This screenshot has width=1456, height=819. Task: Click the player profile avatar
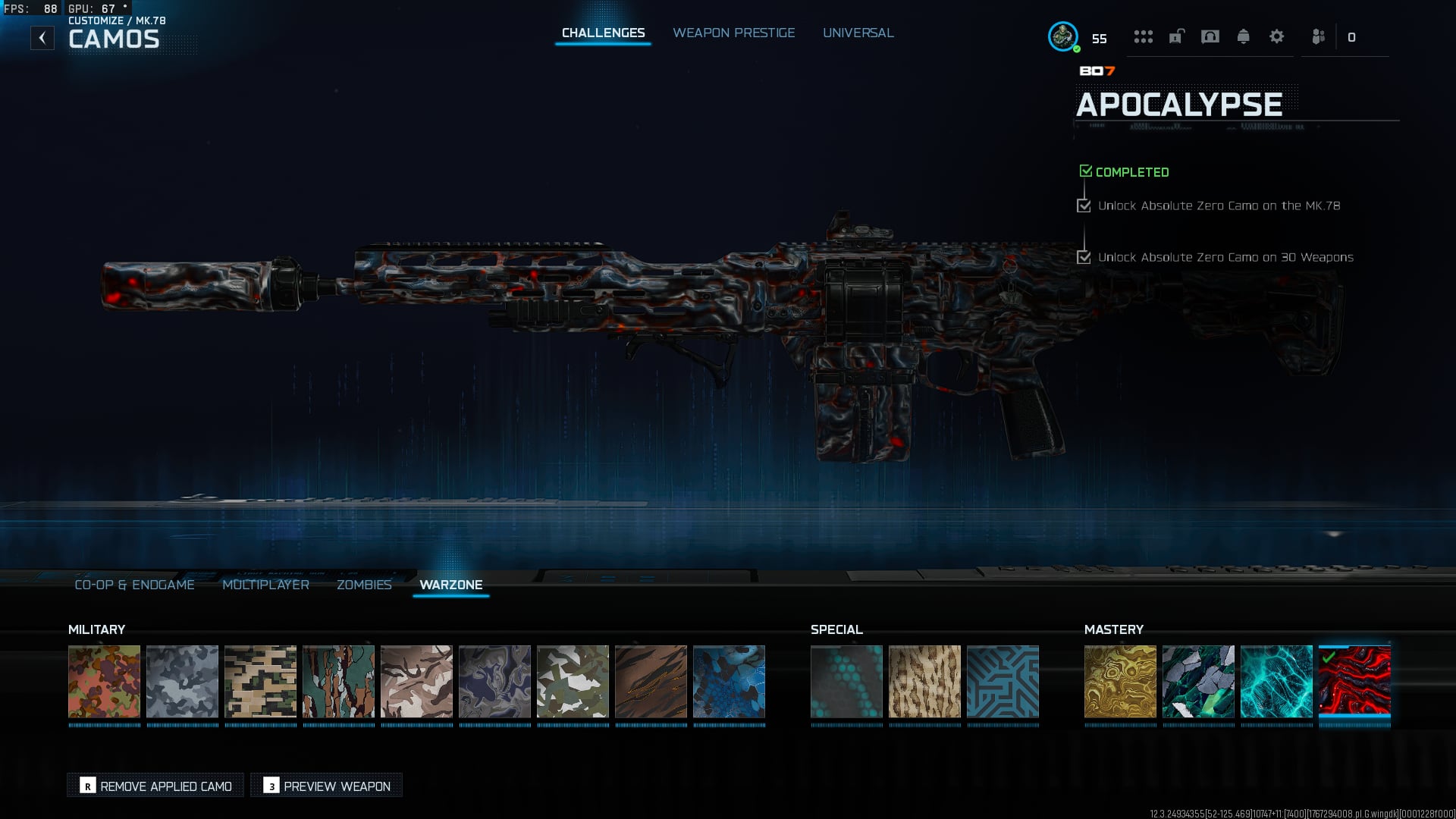(x=1062, y=36)
